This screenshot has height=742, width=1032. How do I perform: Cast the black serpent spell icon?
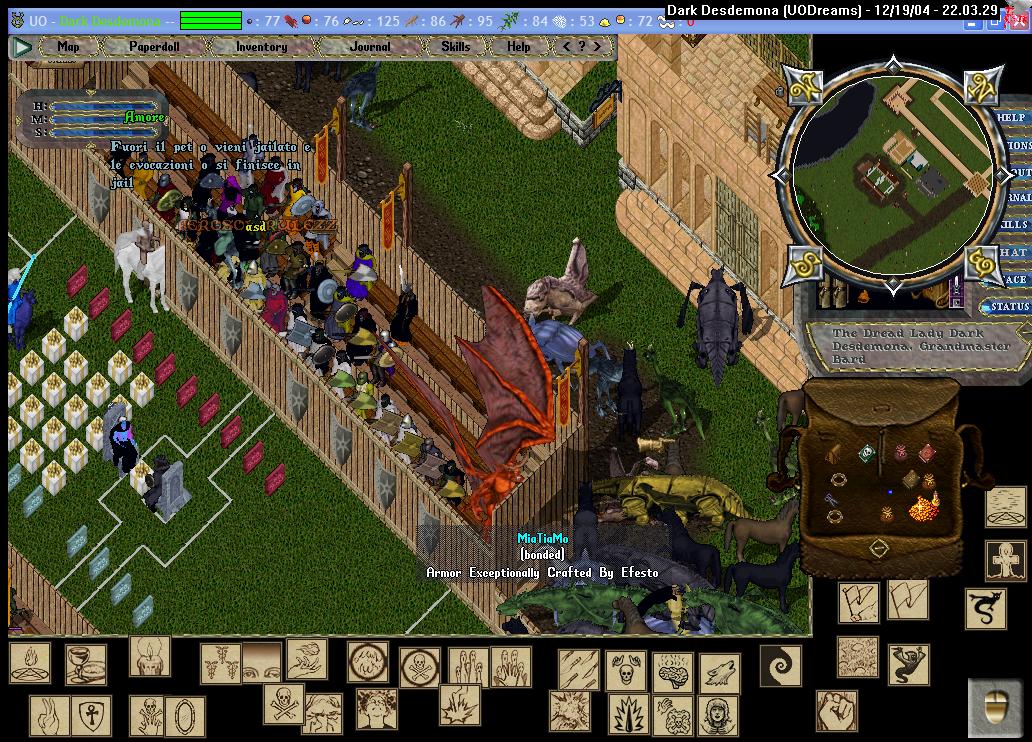click(x=985, y=607)
